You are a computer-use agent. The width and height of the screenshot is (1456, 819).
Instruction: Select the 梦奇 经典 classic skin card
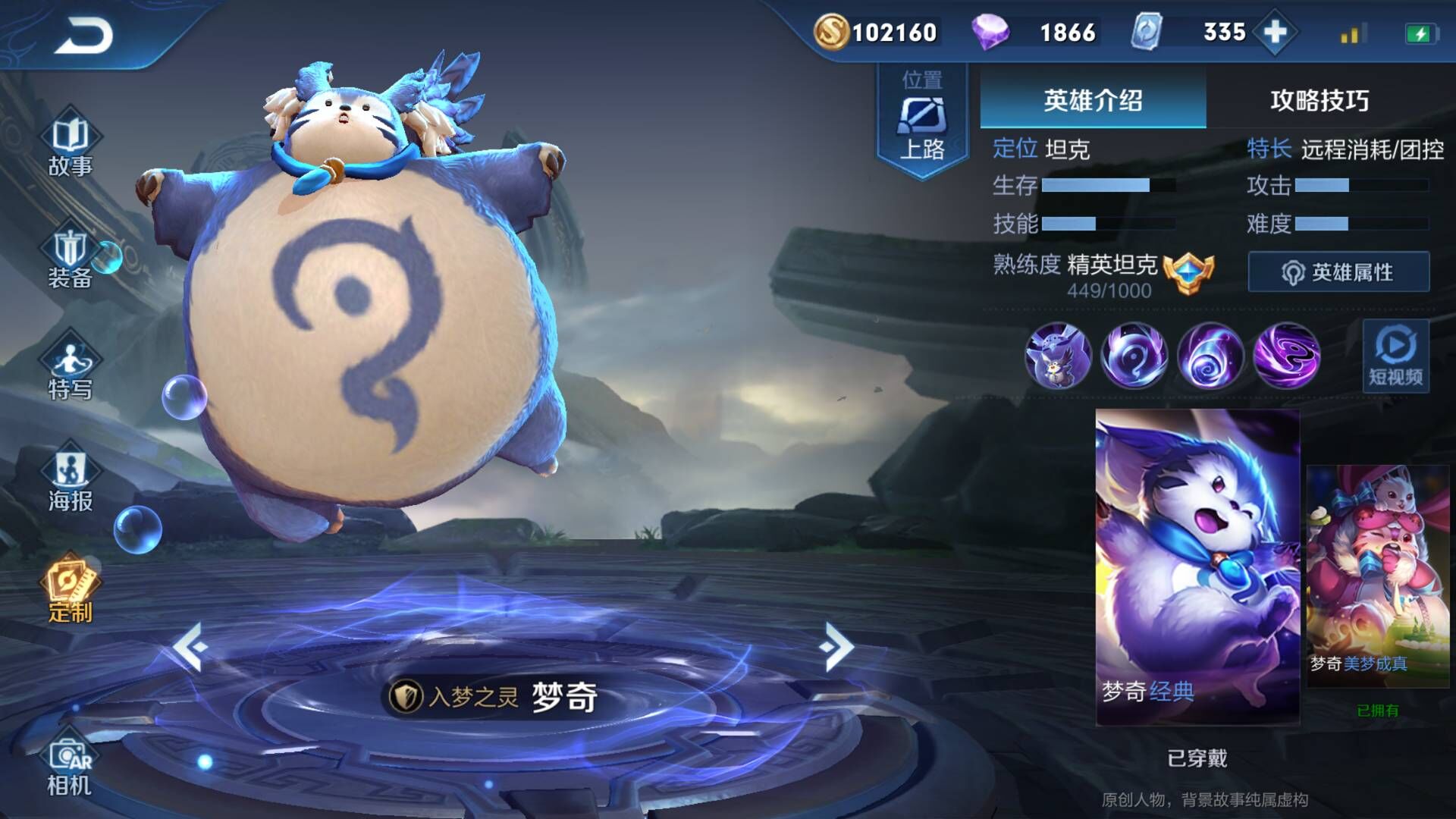(1197, 566)
